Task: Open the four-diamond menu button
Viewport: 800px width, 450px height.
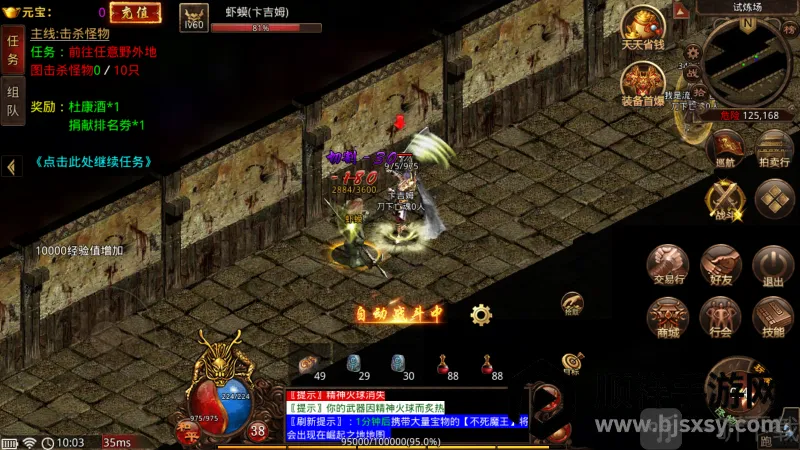Action: pyautogui.click(x=774, y=198)
